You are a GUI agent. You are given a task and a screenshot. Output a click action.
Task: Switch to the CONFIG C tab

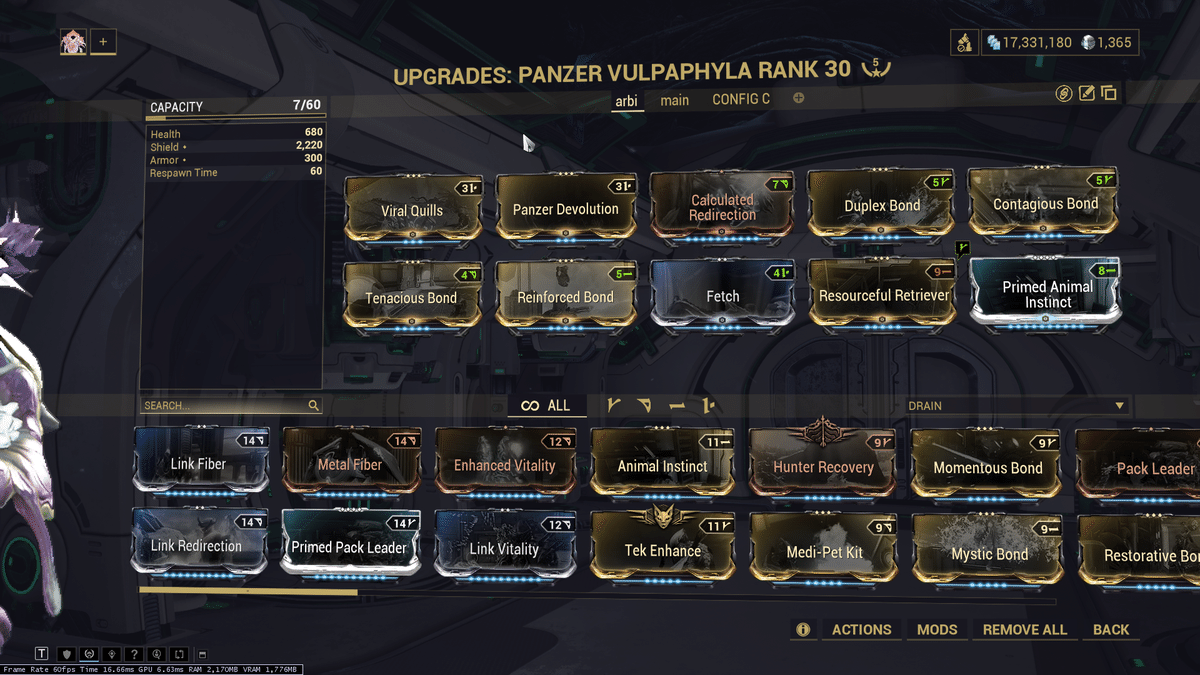(741, 99)
